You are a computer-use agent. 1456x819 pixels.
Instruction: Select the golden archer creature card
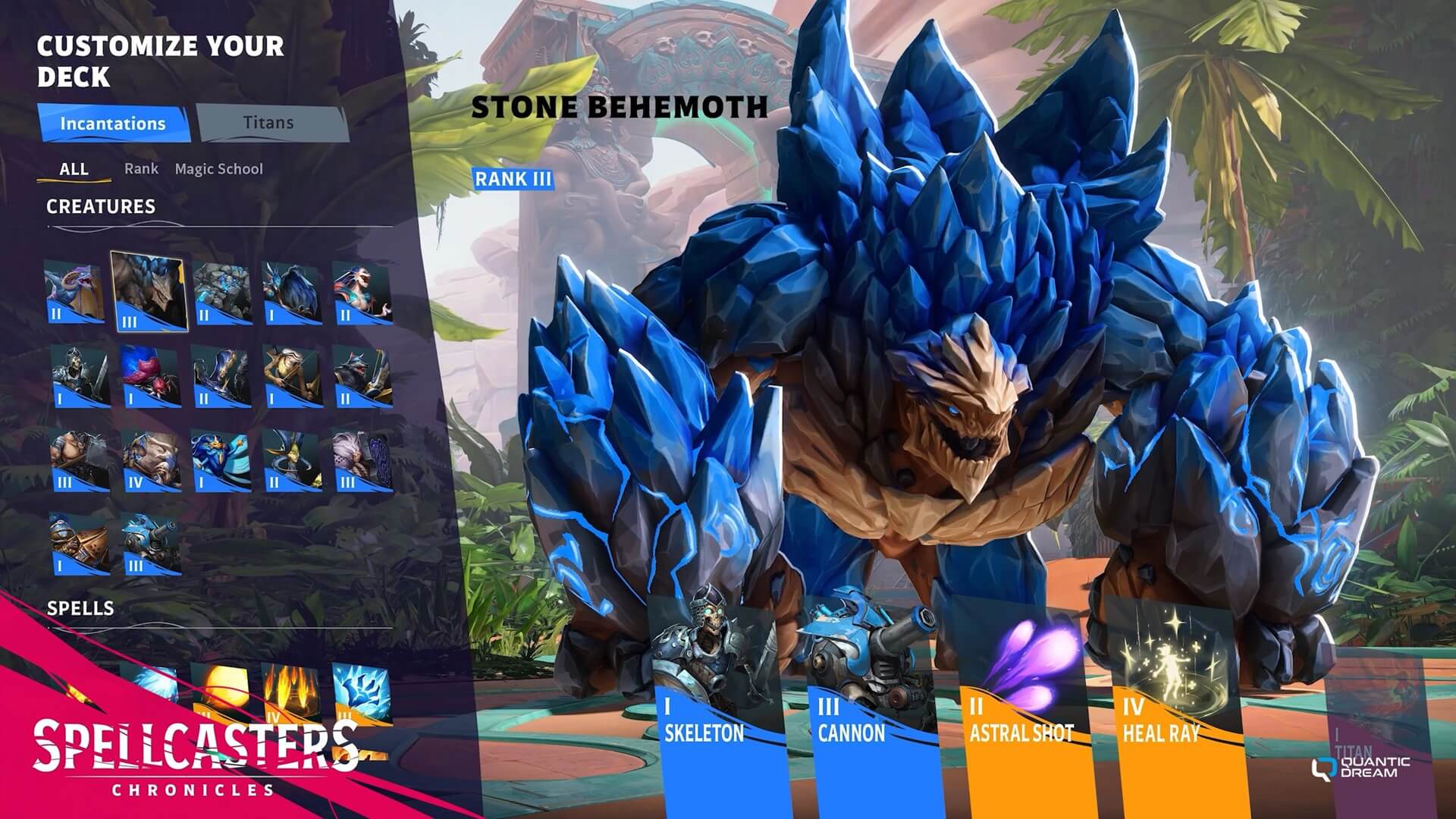(292, 377)
